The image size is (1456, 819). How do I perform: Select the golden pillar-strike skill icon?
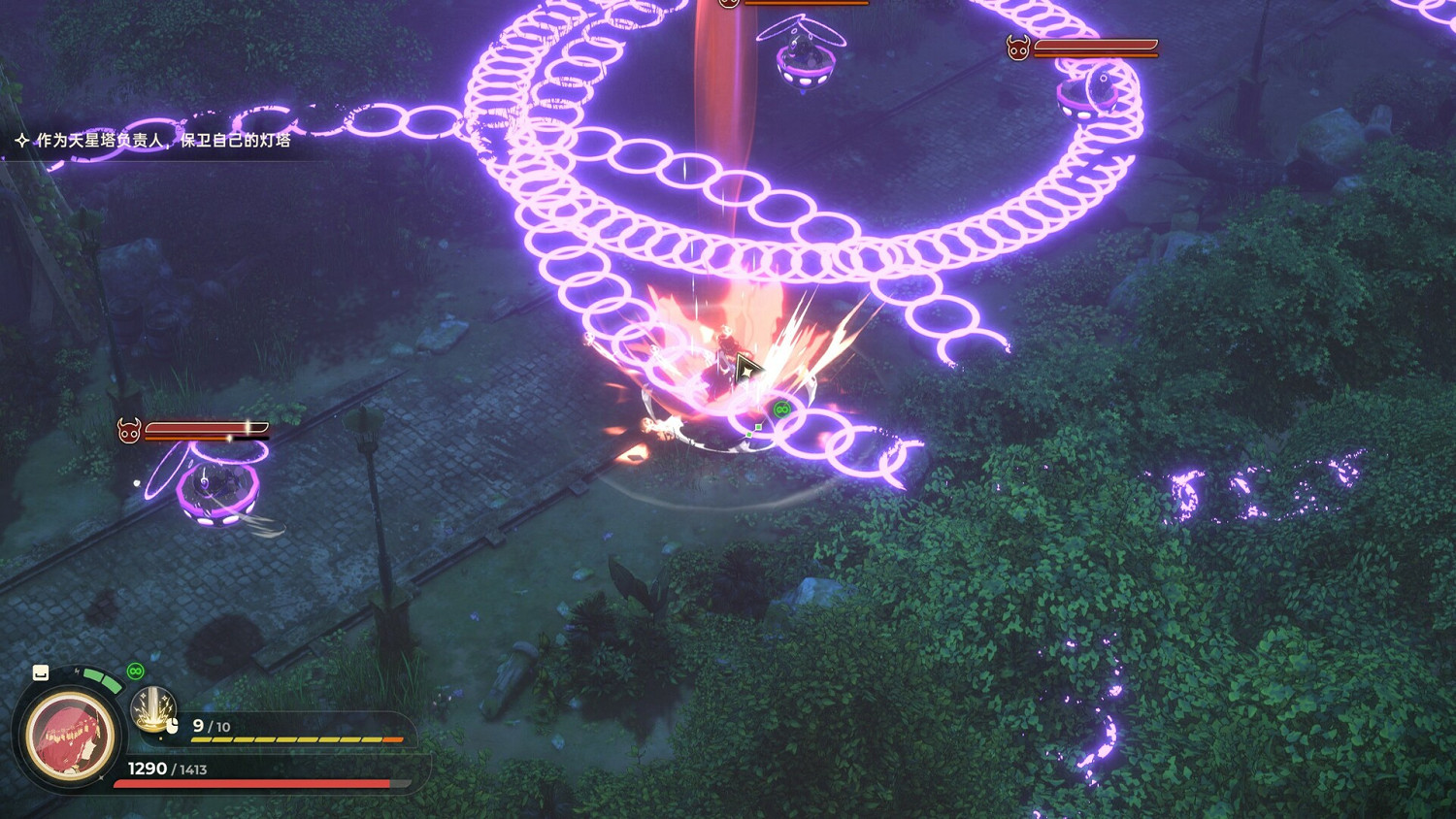tap(152, 708)
